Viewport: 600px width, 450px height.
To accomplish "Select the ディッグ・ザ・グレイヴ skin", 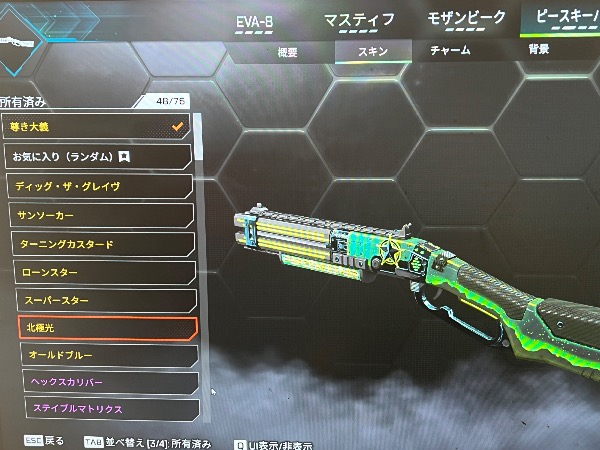I will point(100,186).
